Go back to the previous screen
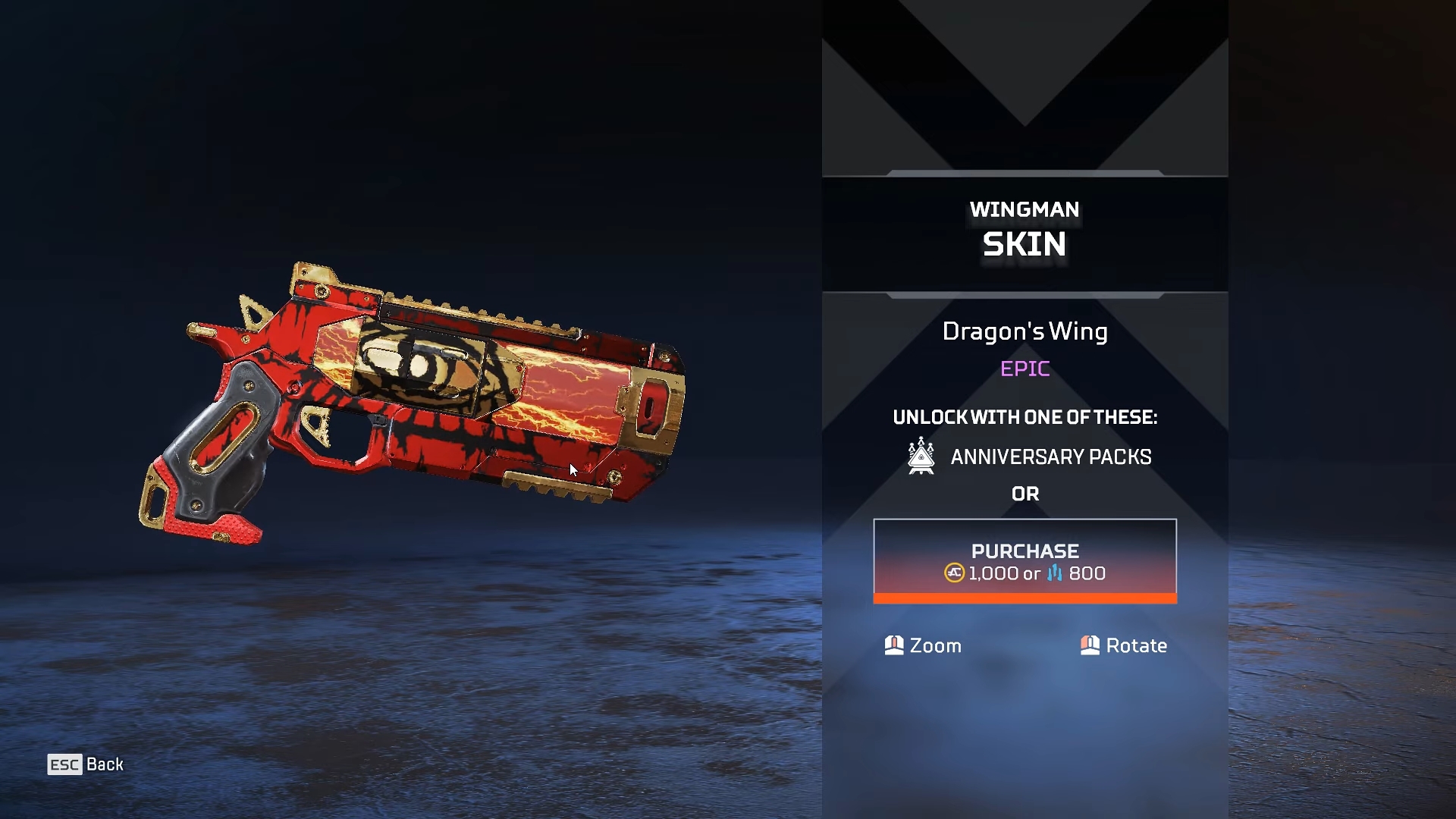The image size is (1456, 819). (86, 764)
